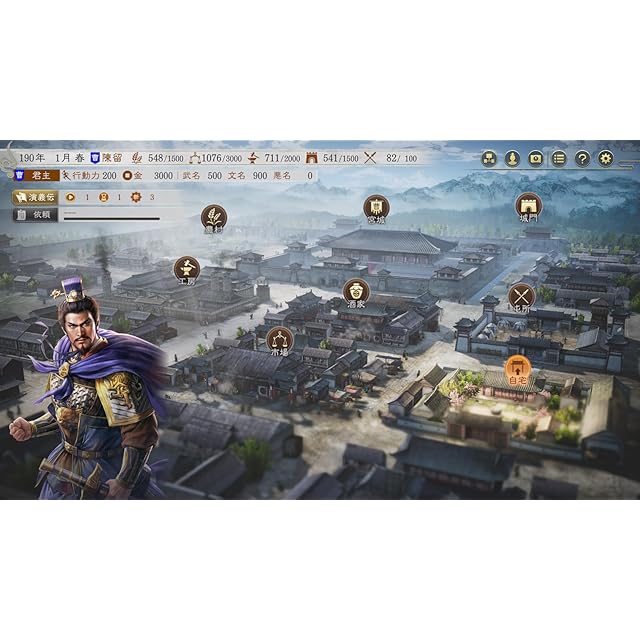Enter the 酒家 tavern

(x=356, y=291)
